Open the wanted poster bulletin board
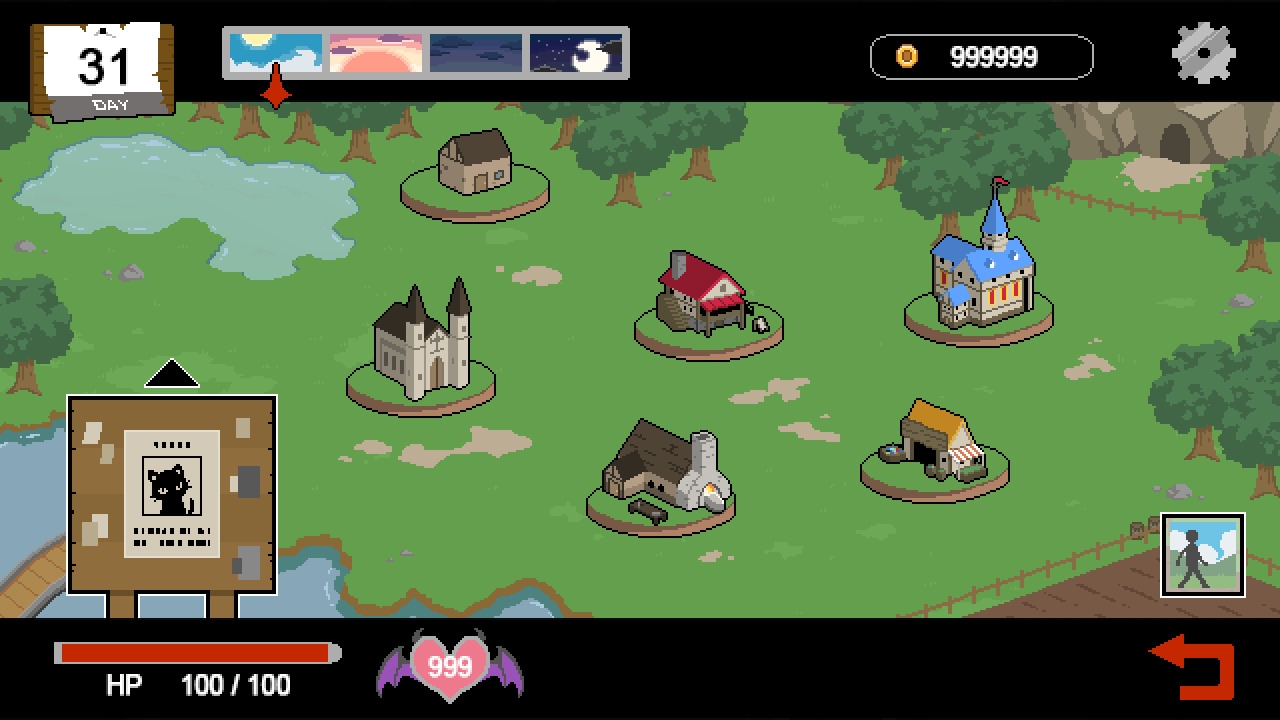The width and height of the screenshot is (1280, 720). pos(172,494)
